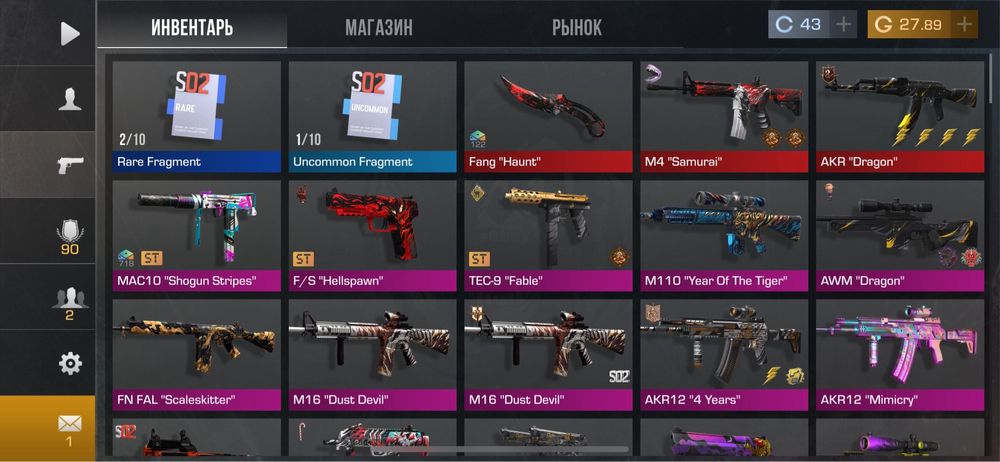This screenshot has width=1000, height=462.
Task: Switch to the Магазин tab
Action: pyautogui.click(x=379, y=27)
